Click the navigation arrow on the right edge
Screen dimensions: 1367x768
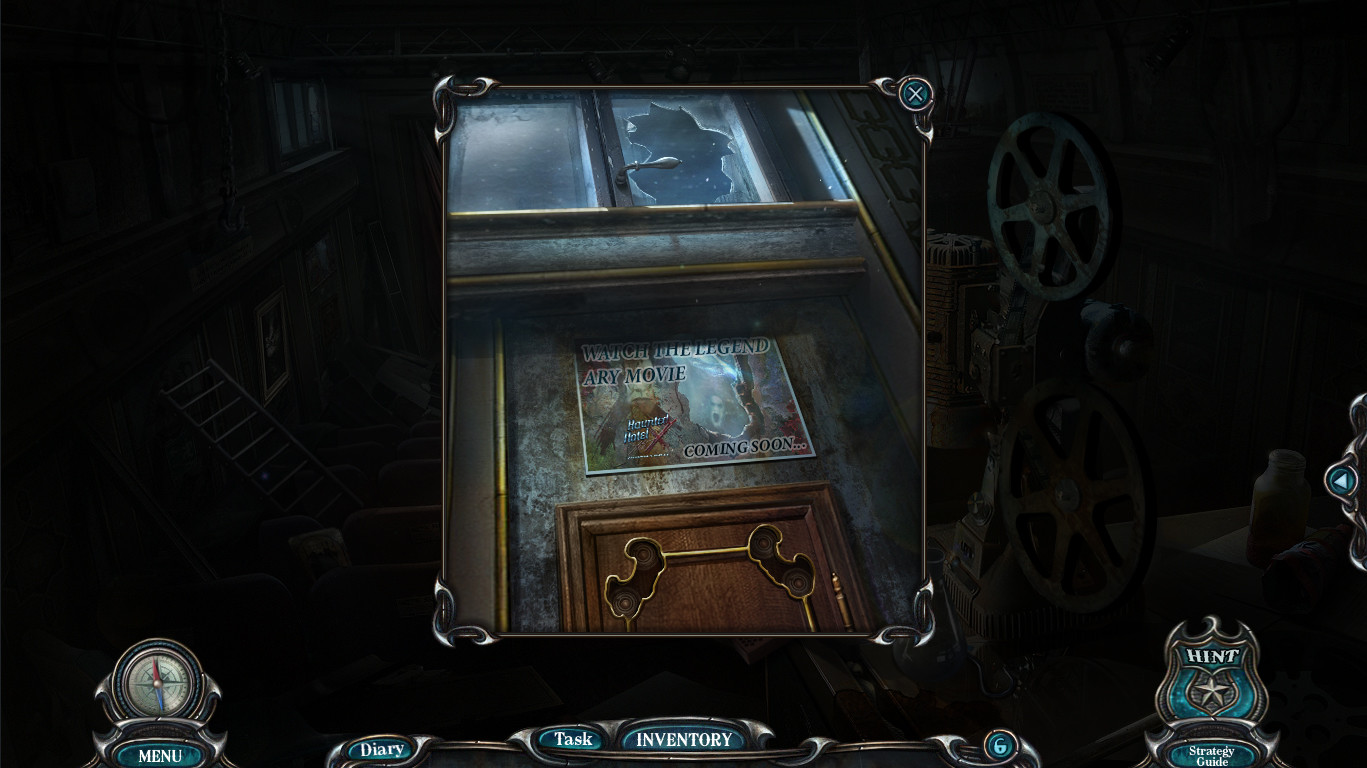(x=1342, y=481)
